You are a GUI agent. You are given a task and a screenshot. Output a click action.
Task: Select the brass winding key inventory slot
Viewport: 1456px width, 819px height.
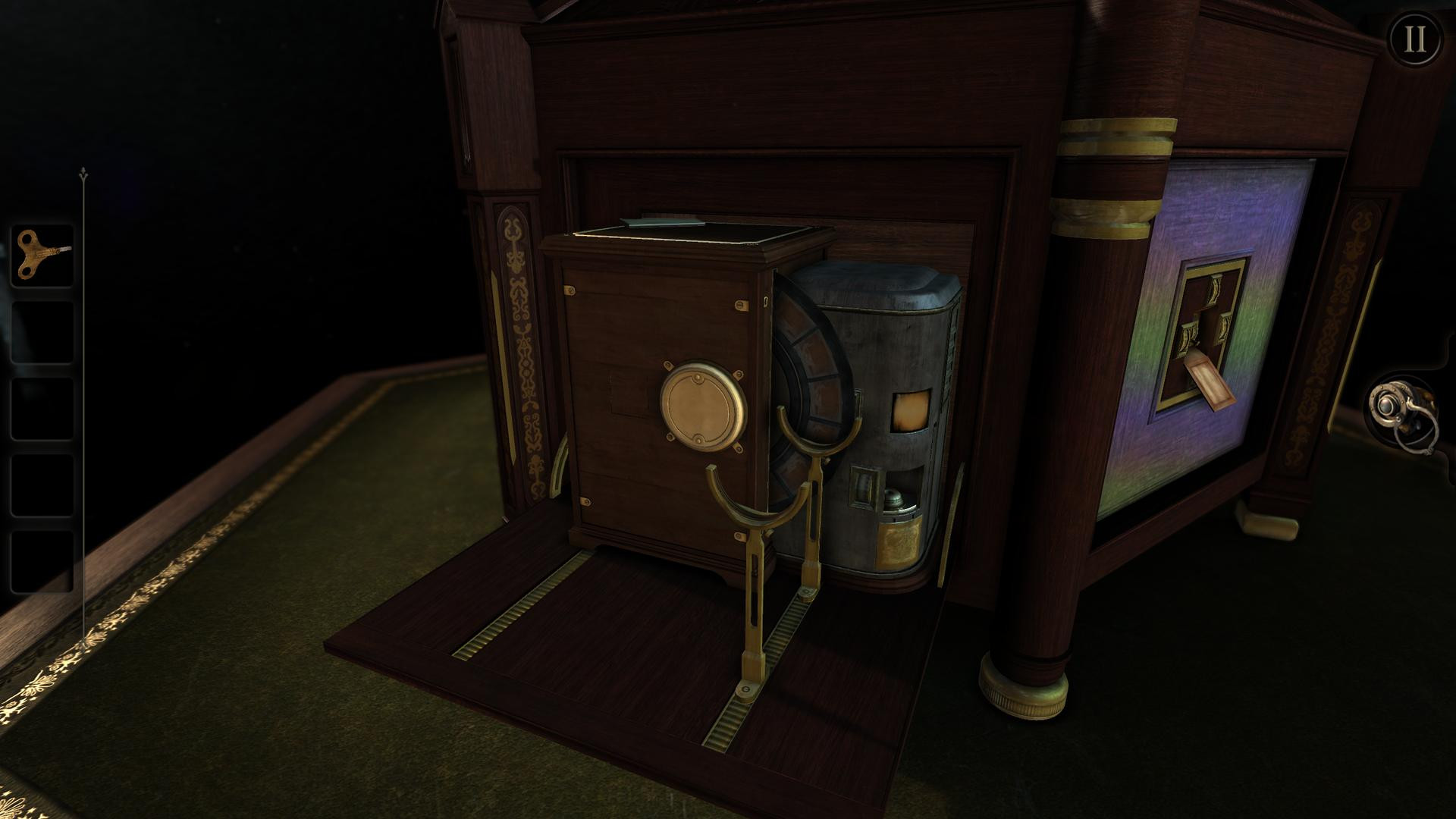42,256
